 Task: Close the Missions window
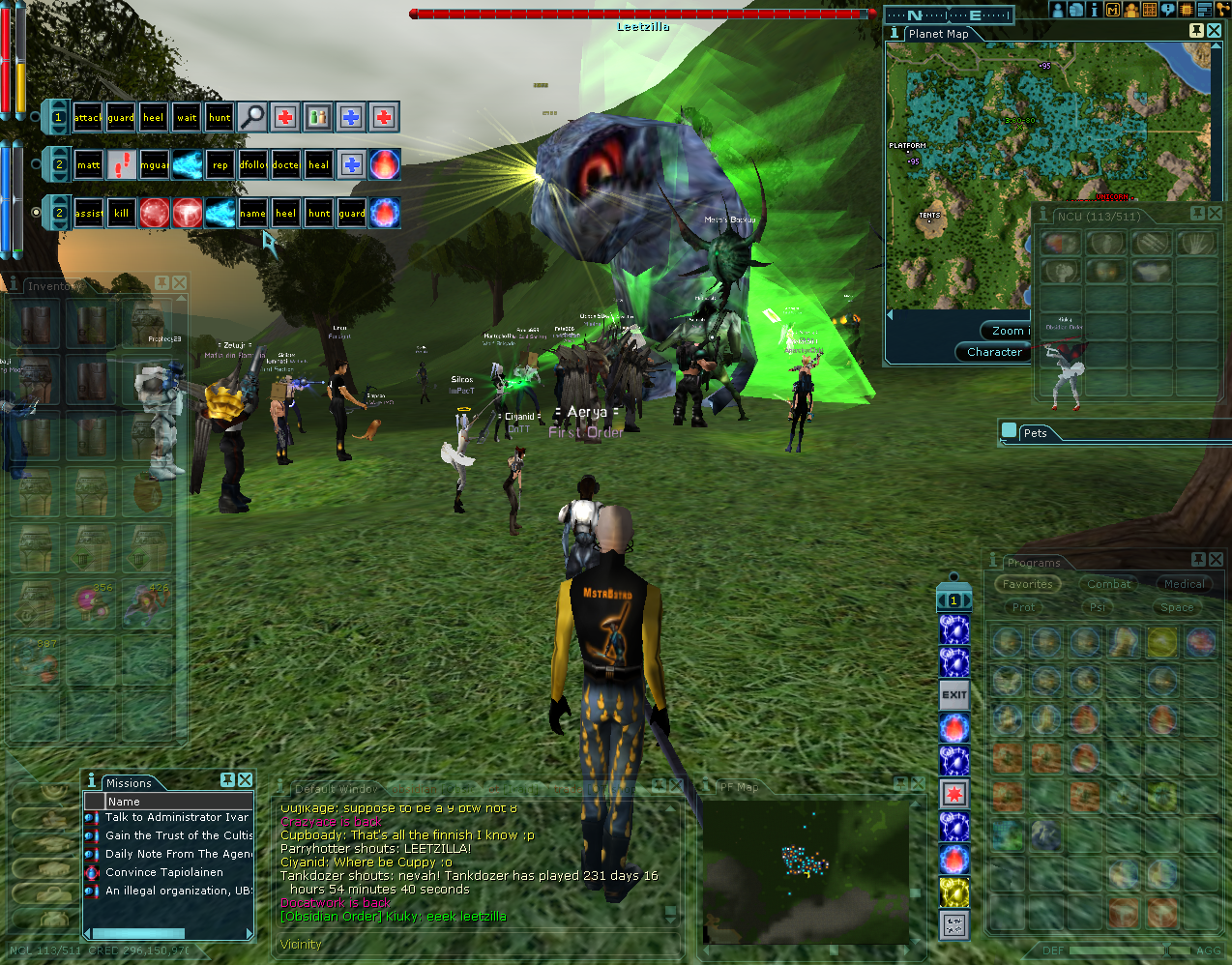(246, 780)
